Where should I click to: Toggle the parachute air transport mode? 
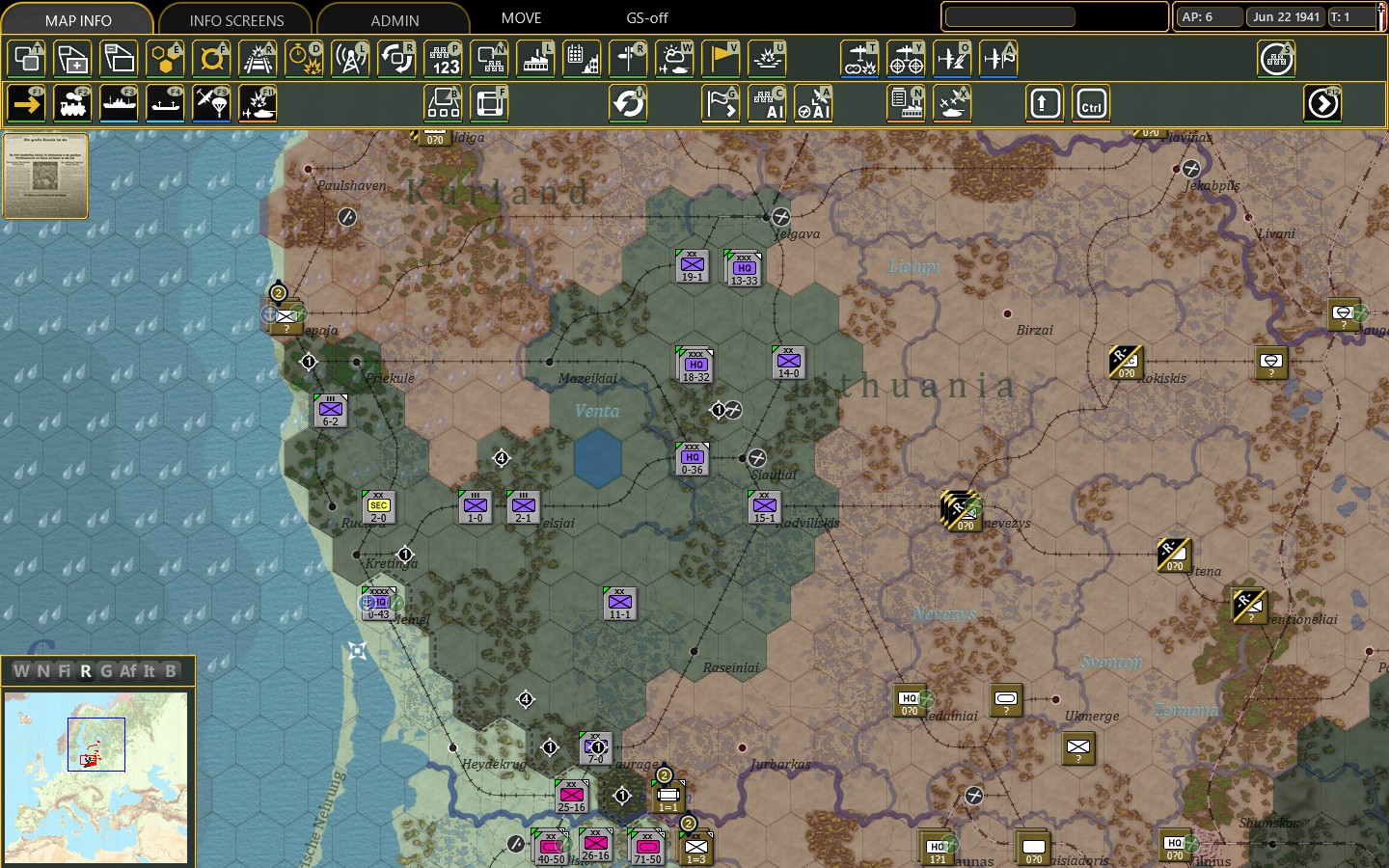click(212, 103)
